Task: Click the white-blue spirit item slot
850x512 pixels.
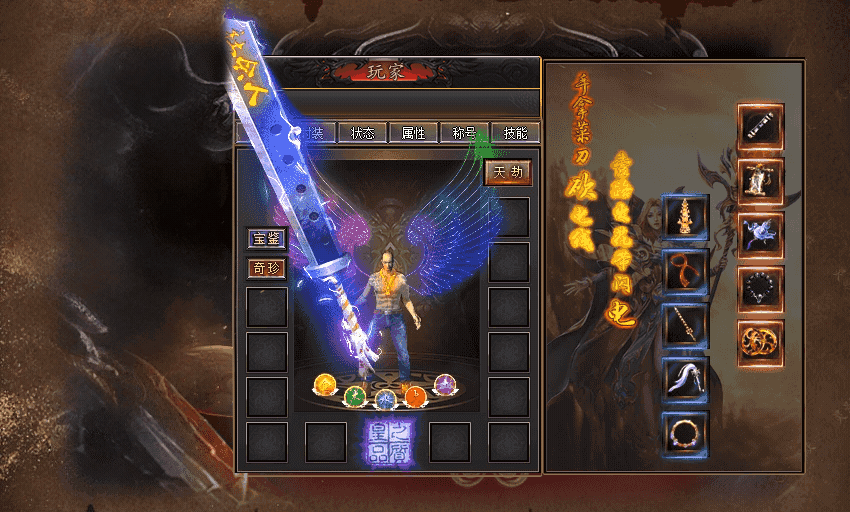Action: click(760, 235)
